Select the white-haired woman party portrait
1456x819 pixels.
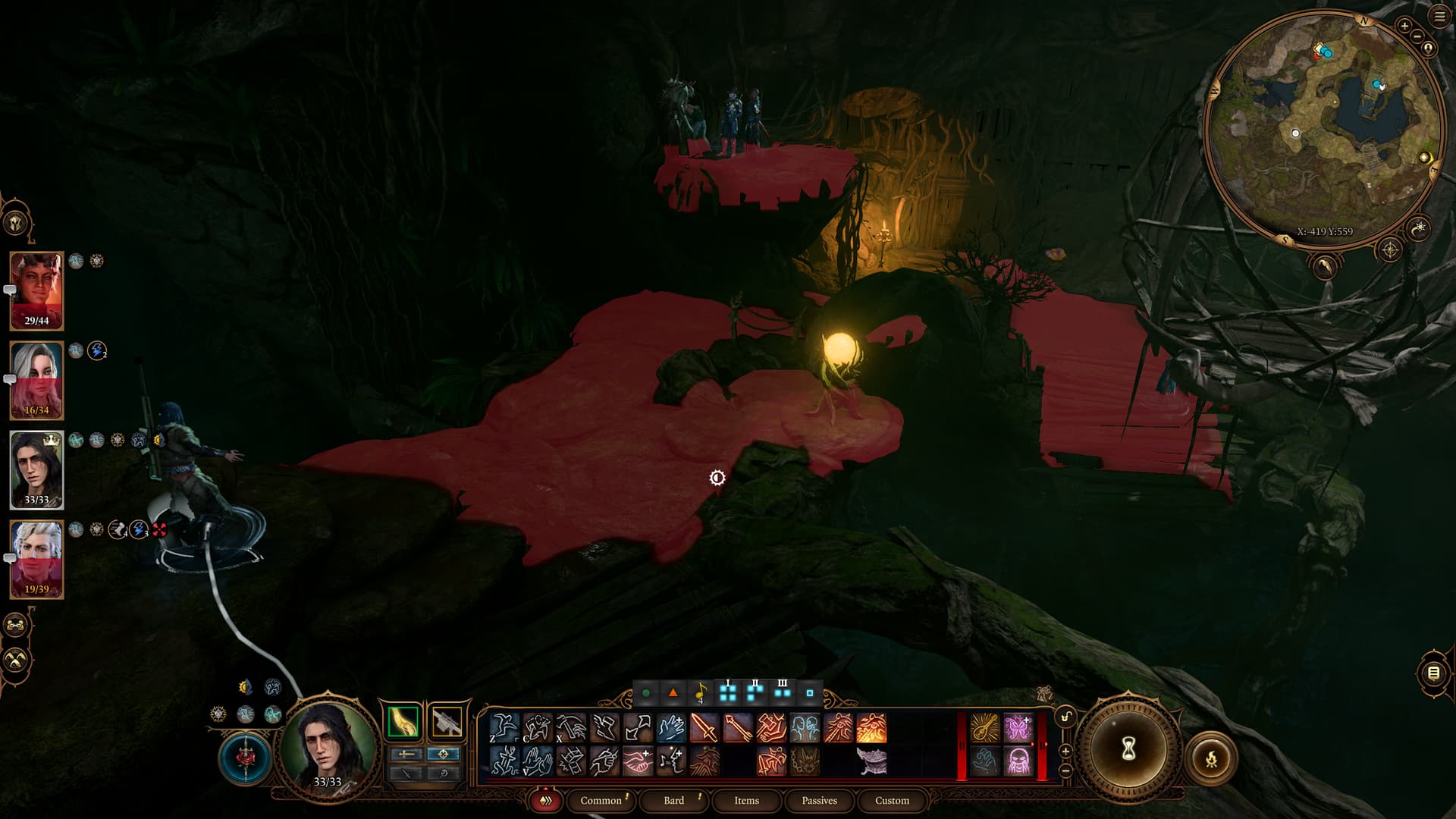click(36, 380)
